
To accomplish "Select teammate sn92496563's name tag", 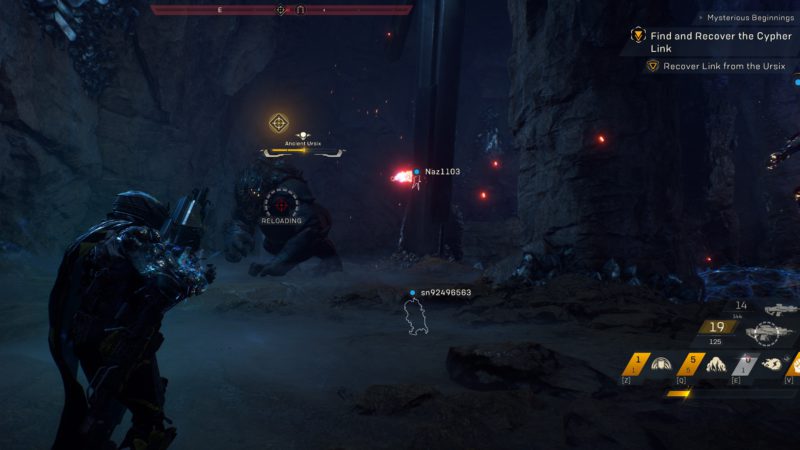I will pyautogui.click(x=445, y=293).
